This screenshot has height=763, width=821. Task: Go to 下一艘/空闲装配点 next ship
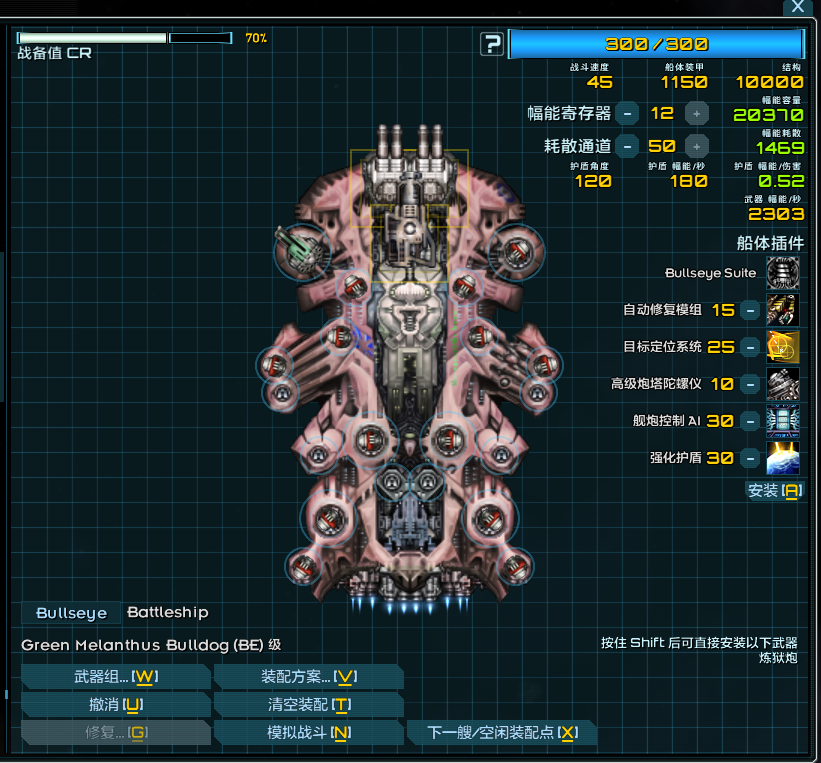tap(502, 733)
